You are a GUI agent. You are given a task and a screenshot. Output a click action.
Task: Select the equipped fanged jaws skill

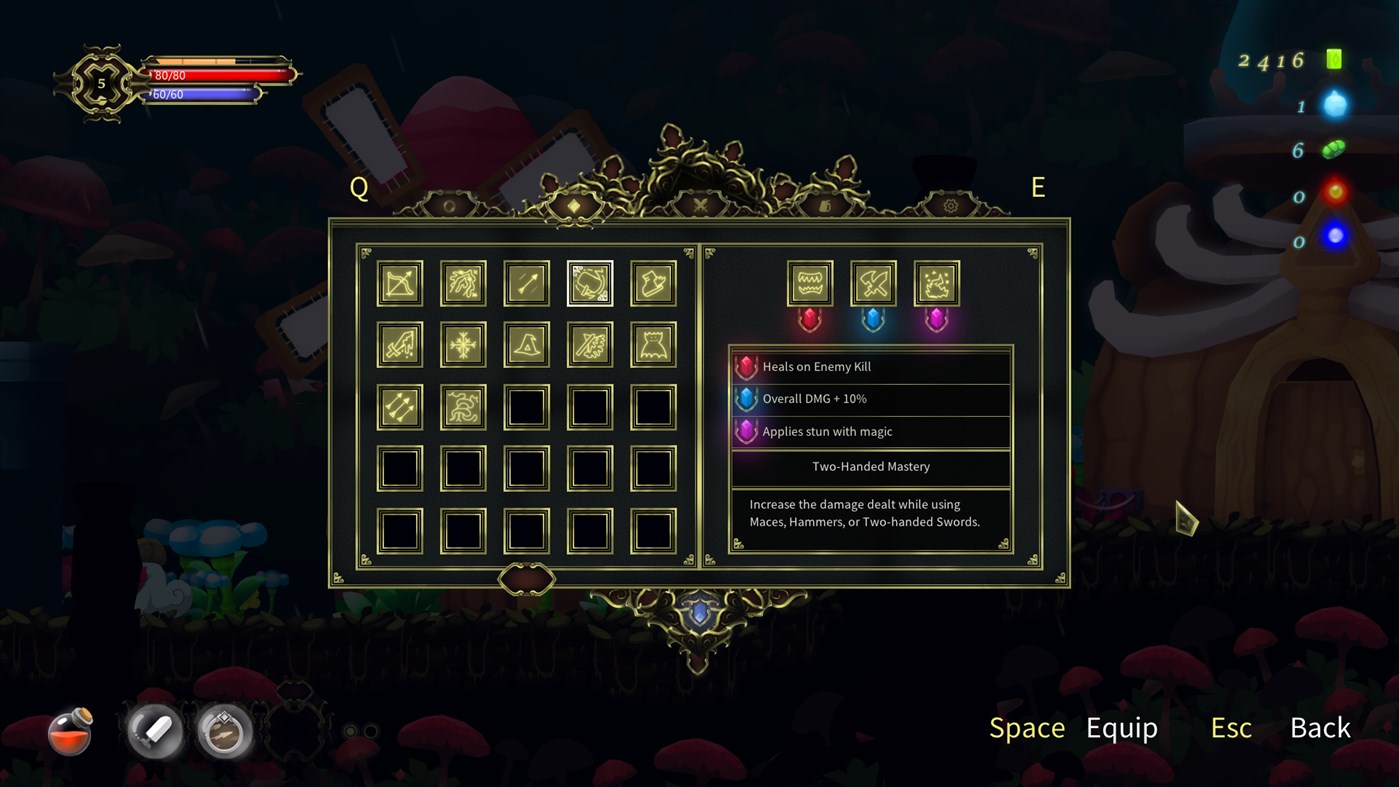[x=810, y=283]
